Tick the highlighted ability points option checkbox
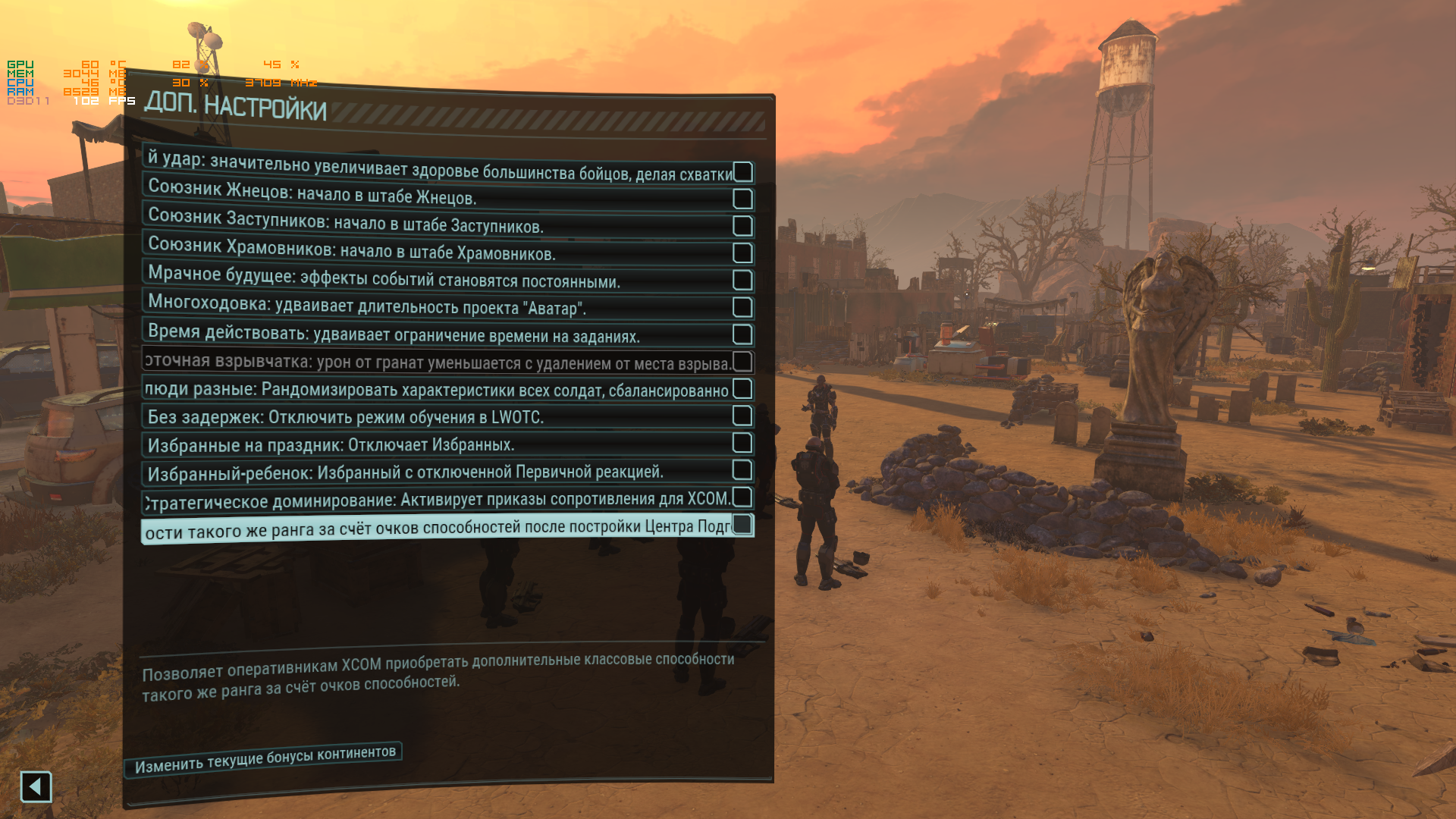The height and width of the screenshot is (819, 1456). (x=742, y=525)
